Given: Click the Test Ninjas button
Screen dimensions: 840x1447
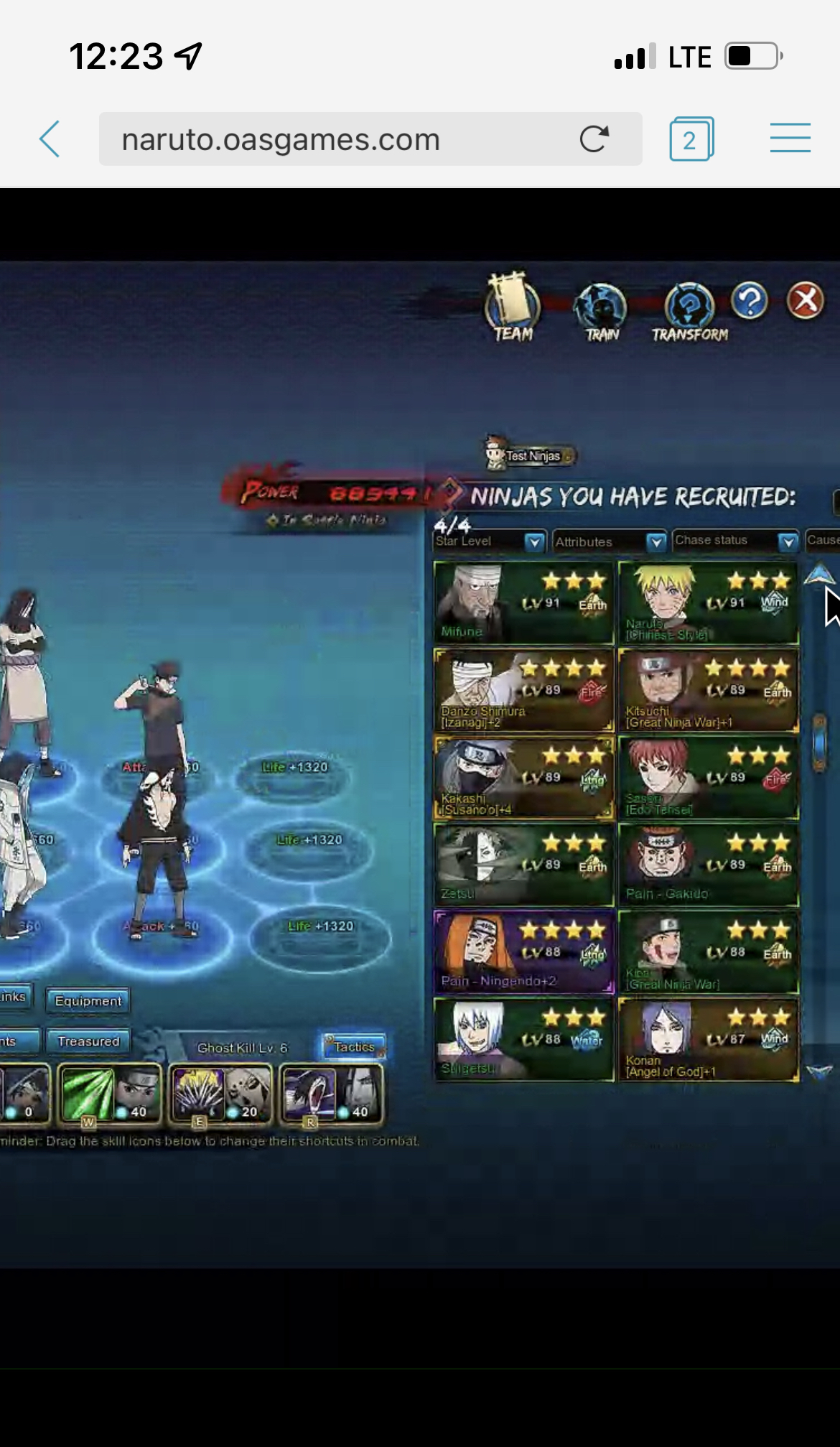Looking at the screenshot, I should (531, 455).
